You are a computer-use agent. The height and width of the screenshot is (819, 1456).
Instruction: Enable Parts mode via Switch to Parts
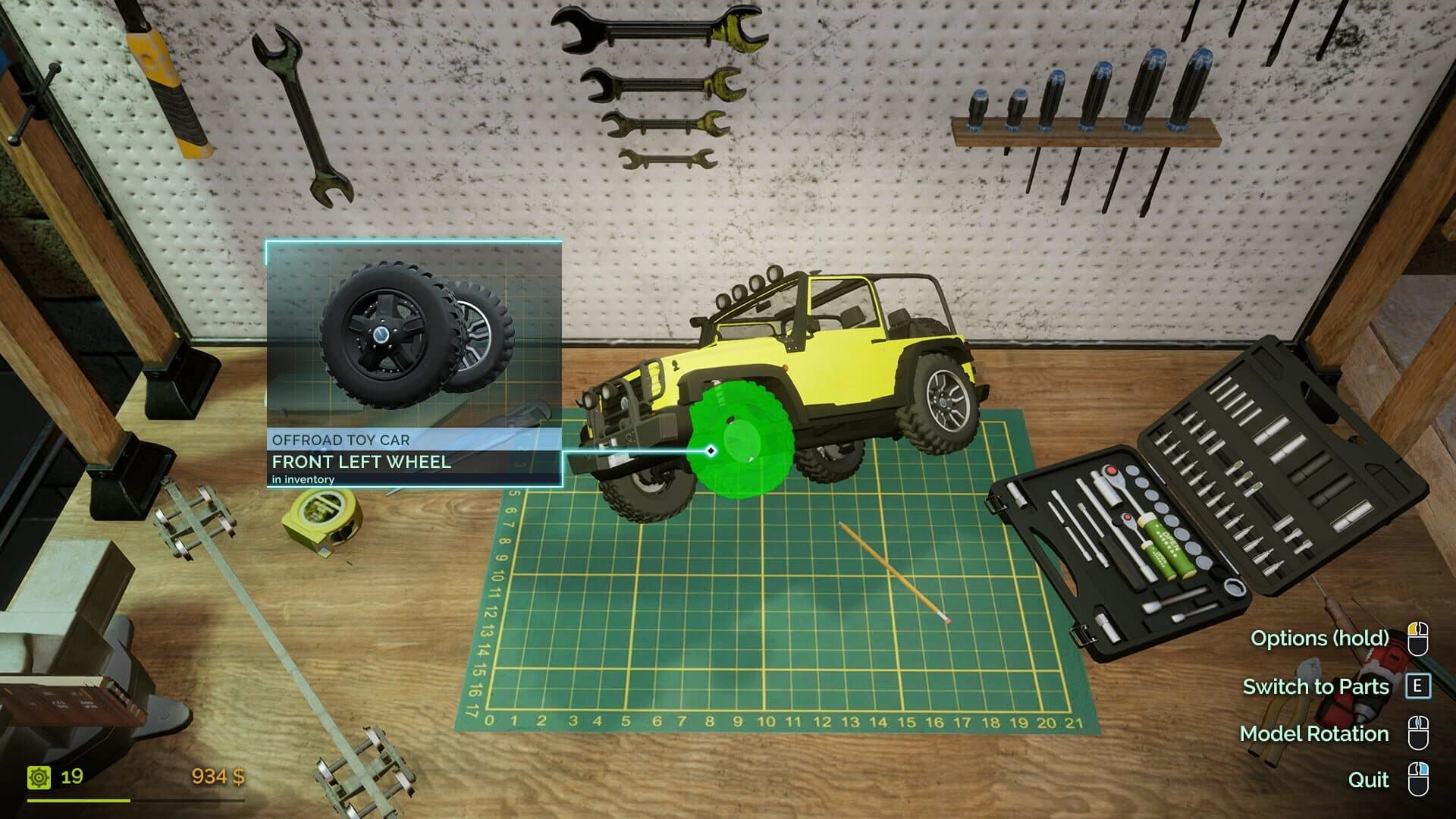1317,686
